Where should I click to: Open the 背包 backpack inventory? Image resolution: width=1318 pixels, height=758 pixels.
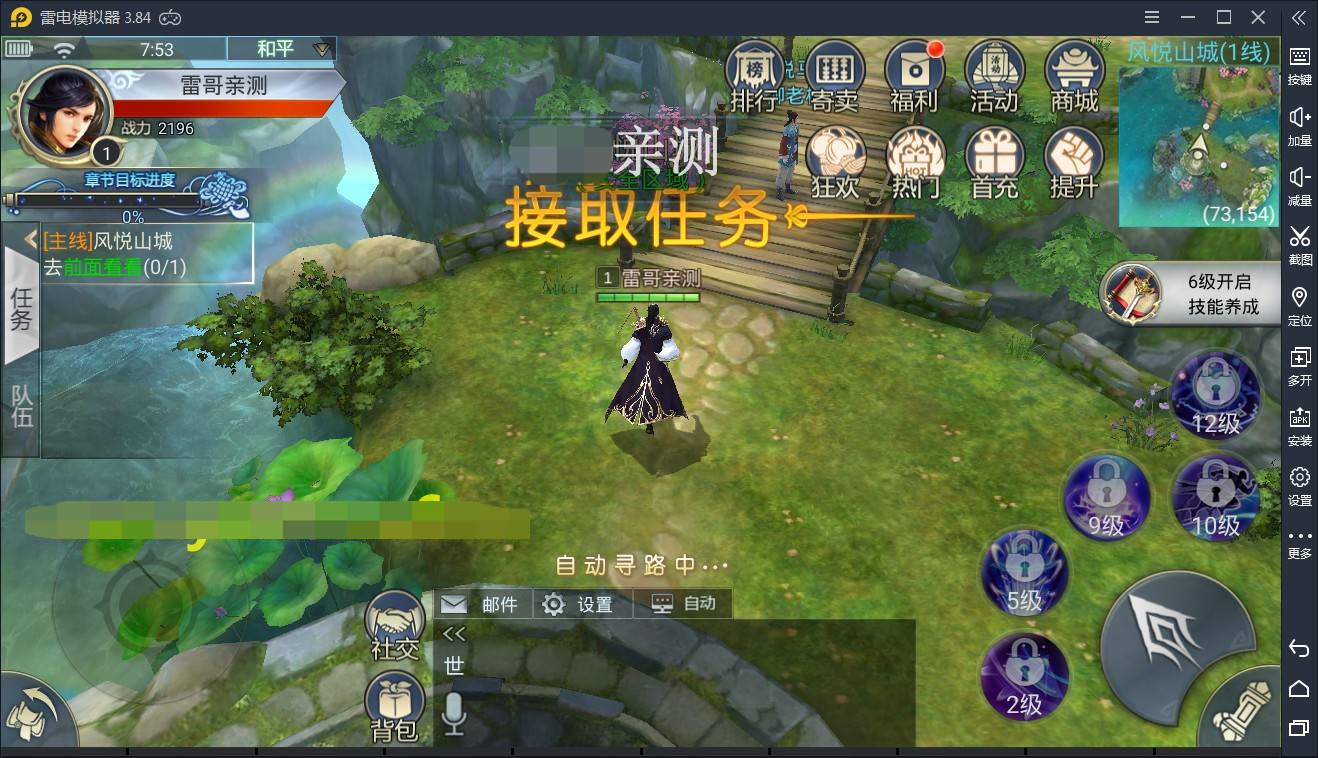[394, 700]
